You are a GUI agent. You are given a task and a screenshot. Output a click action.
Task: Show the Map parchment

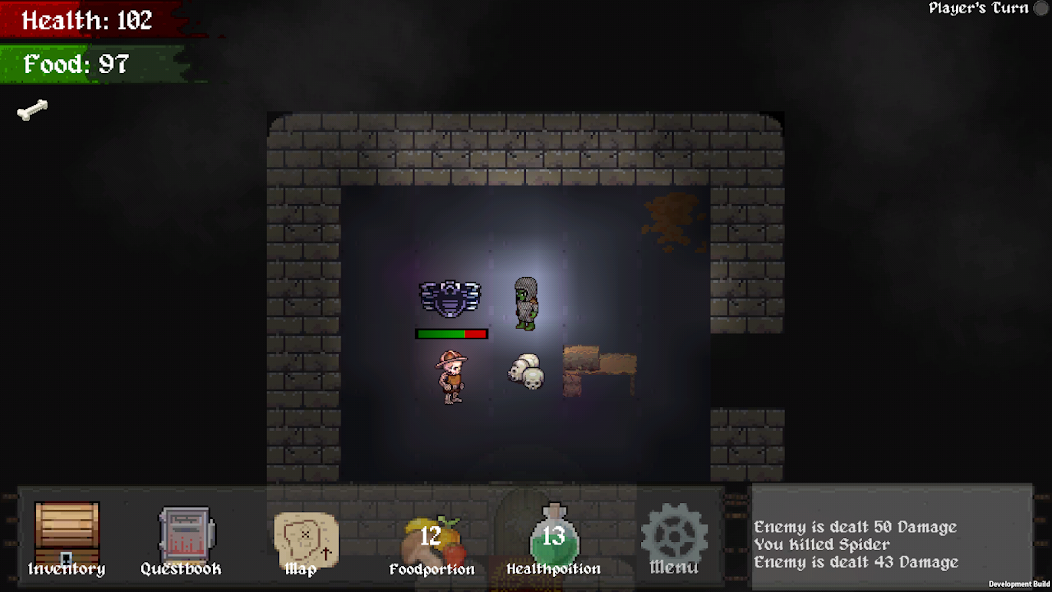[x=305, y=540]
